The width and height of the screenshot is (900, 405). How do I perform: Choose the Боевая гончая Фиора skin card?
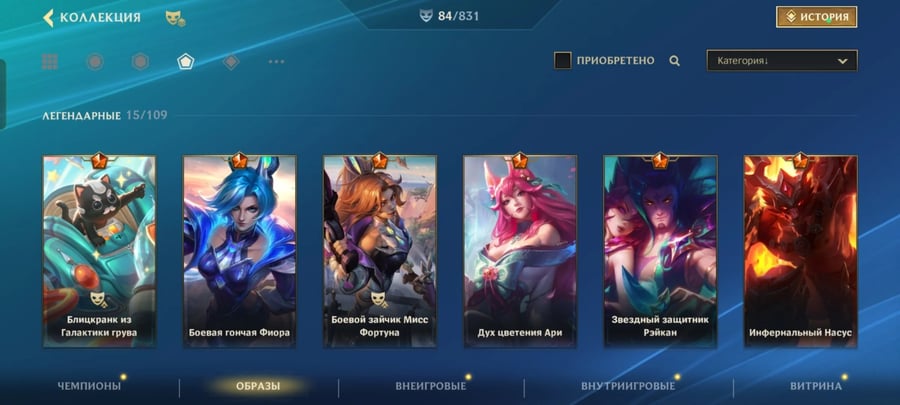[239, 250]
